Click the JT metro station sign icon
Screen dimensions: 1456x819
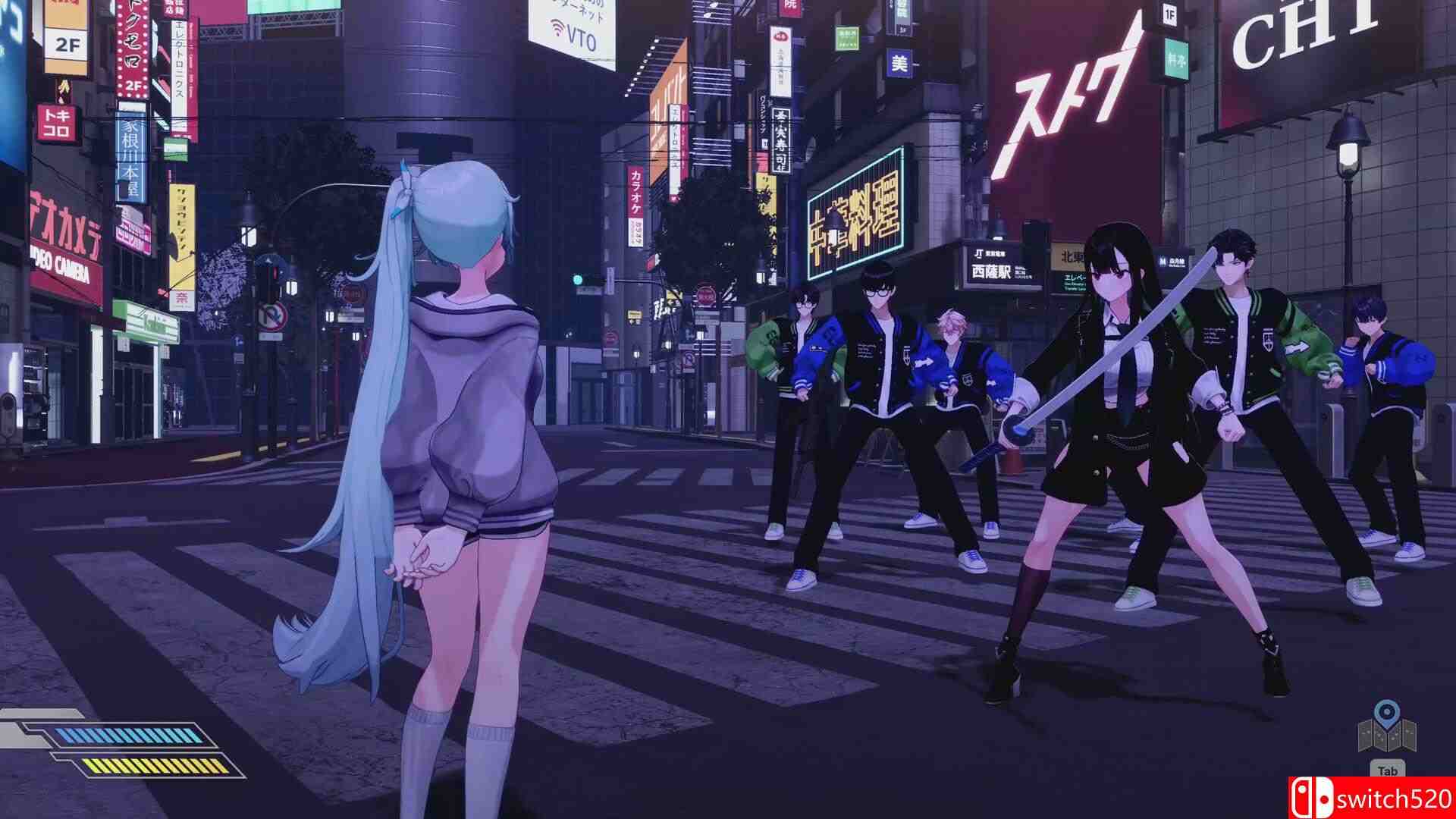pos(980,253)
